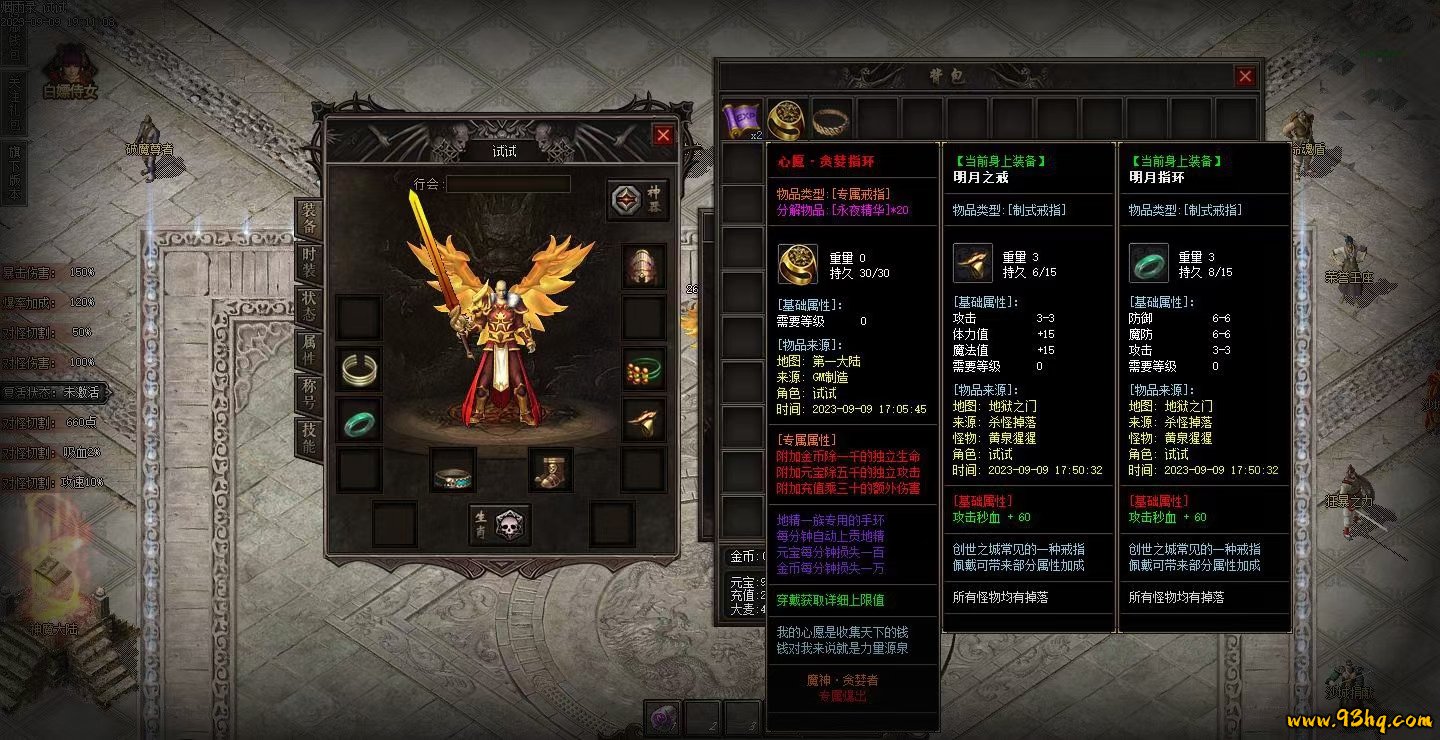Open the 称号 titles tab
The width and height of the screenshot is (1440, 740).
309,394
